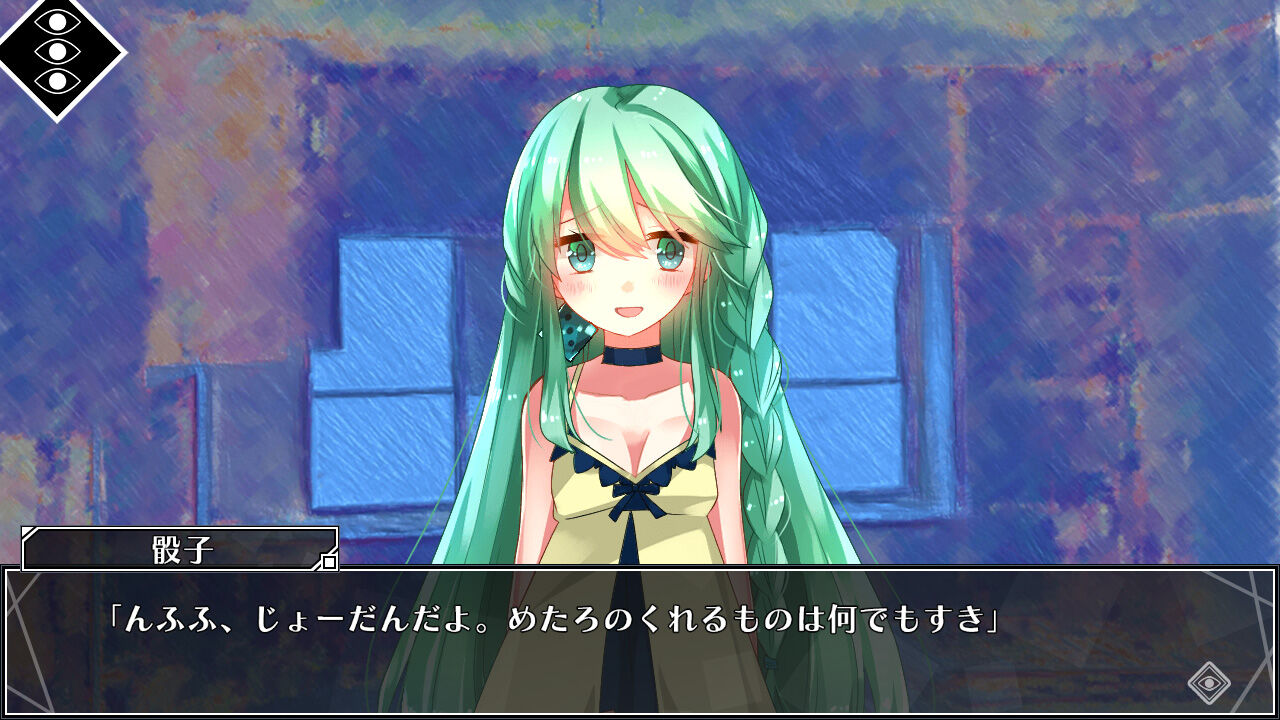Click the teal dotted earring on the character
The width and height of the screenshot is (1280, 720).
point(573,334)
